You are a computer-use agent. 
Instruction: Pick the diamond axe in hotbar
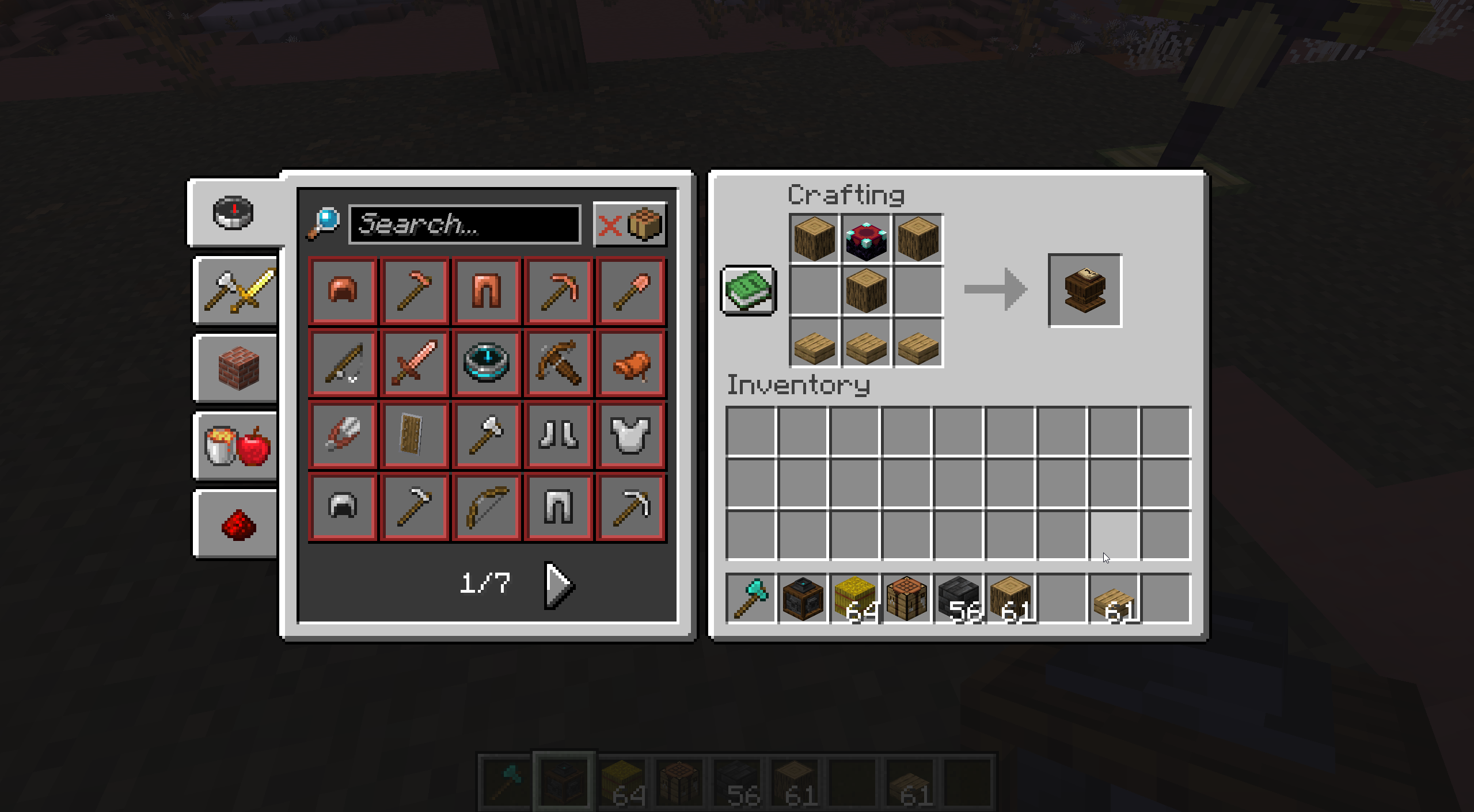(x=751, y=599)
